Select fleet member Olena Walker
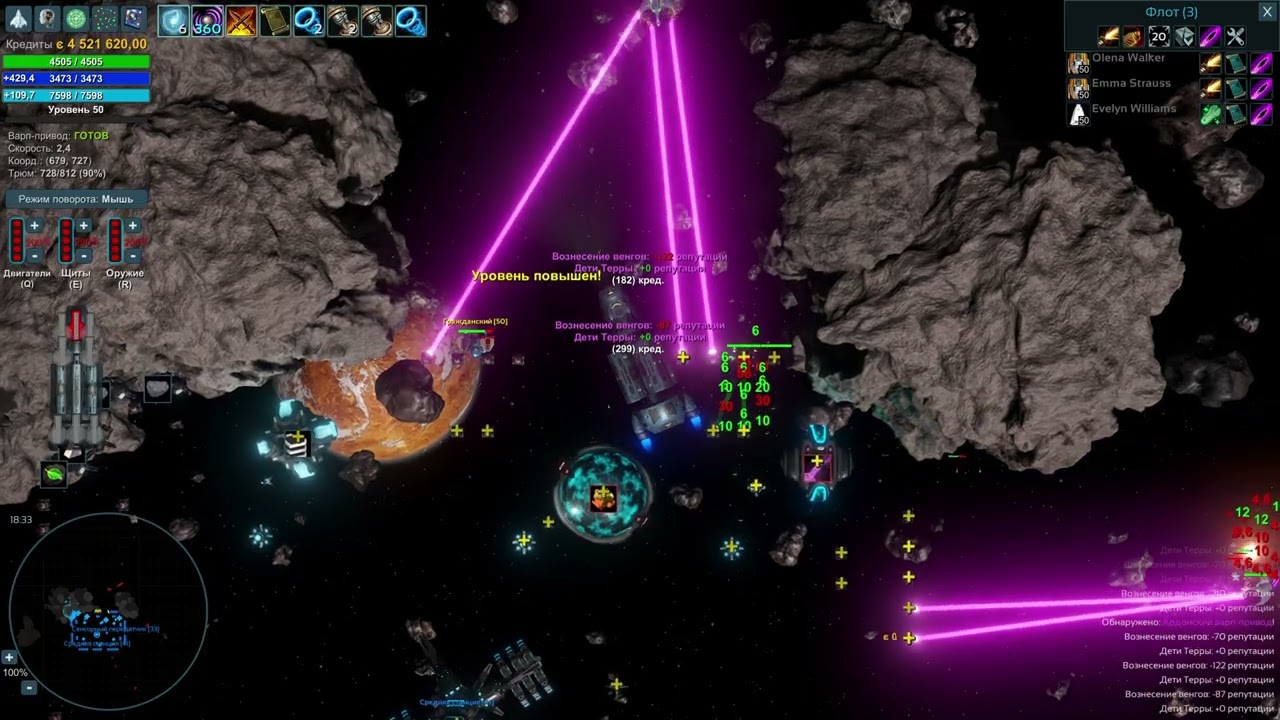 (1128, 59)
